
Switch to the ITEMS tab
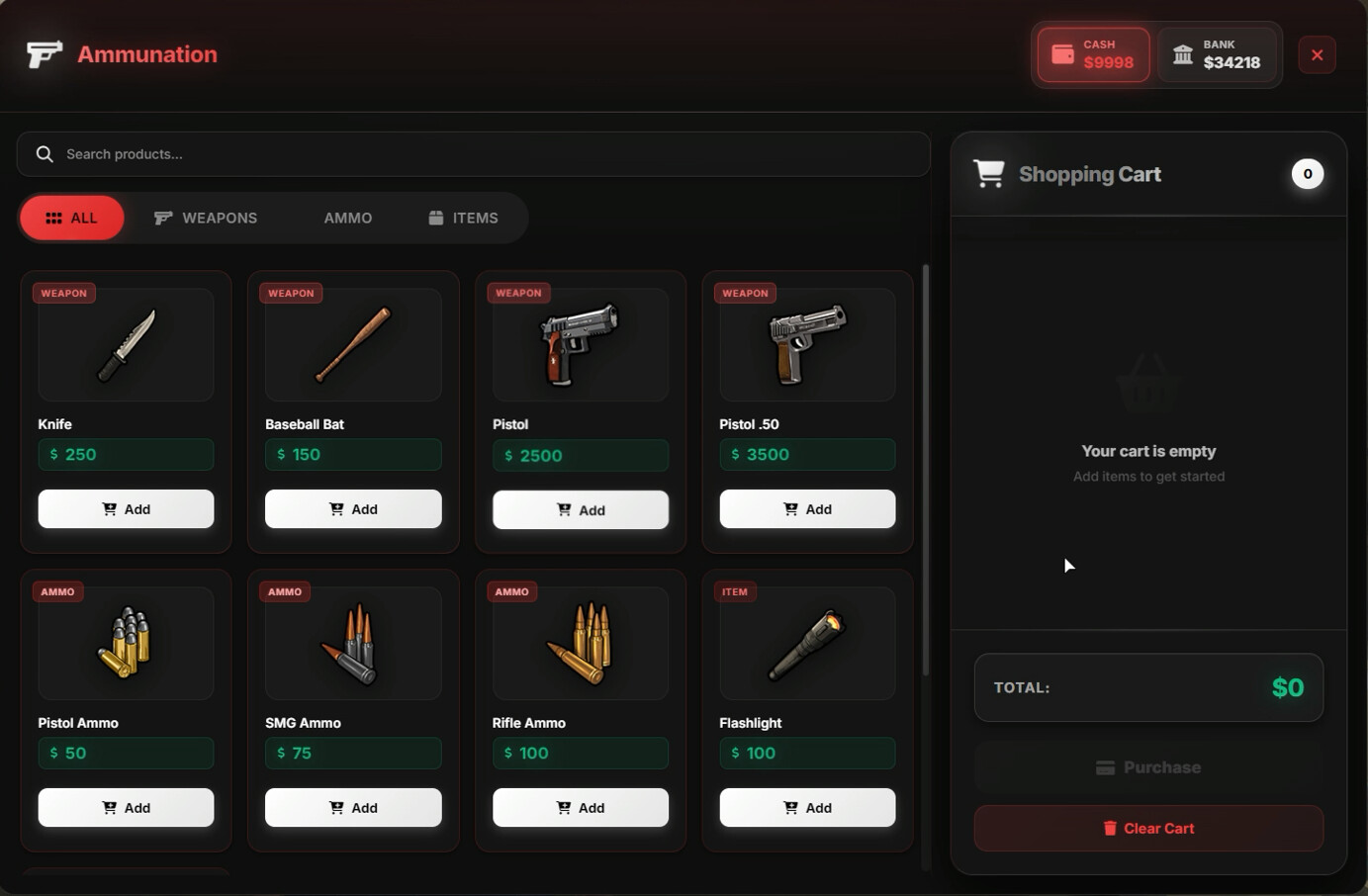tap(462, 218)
